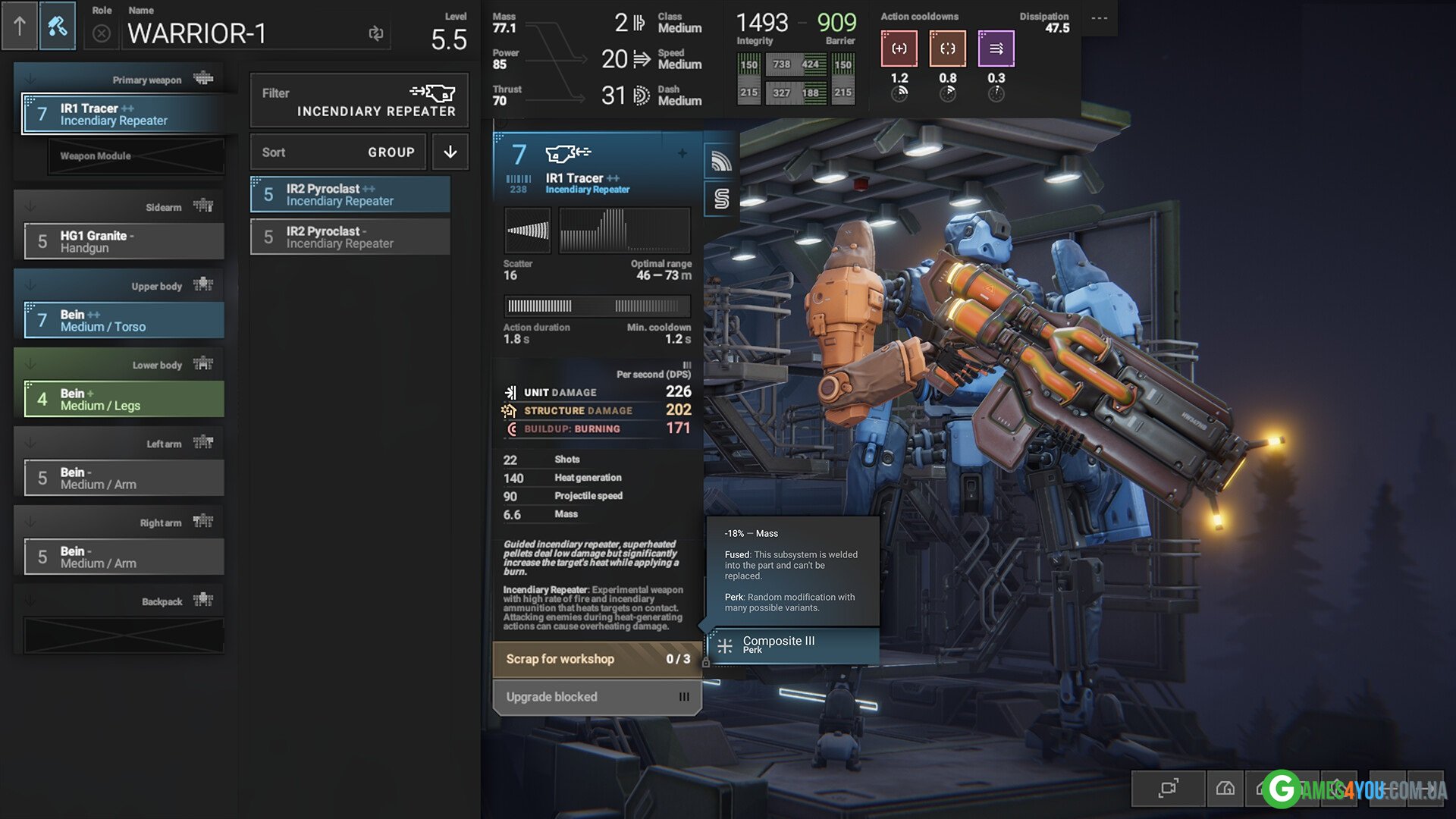This screenshot has width=1456, height=819.
Task: Open the empty Weapon Module slot
Action: click(136, 156)
